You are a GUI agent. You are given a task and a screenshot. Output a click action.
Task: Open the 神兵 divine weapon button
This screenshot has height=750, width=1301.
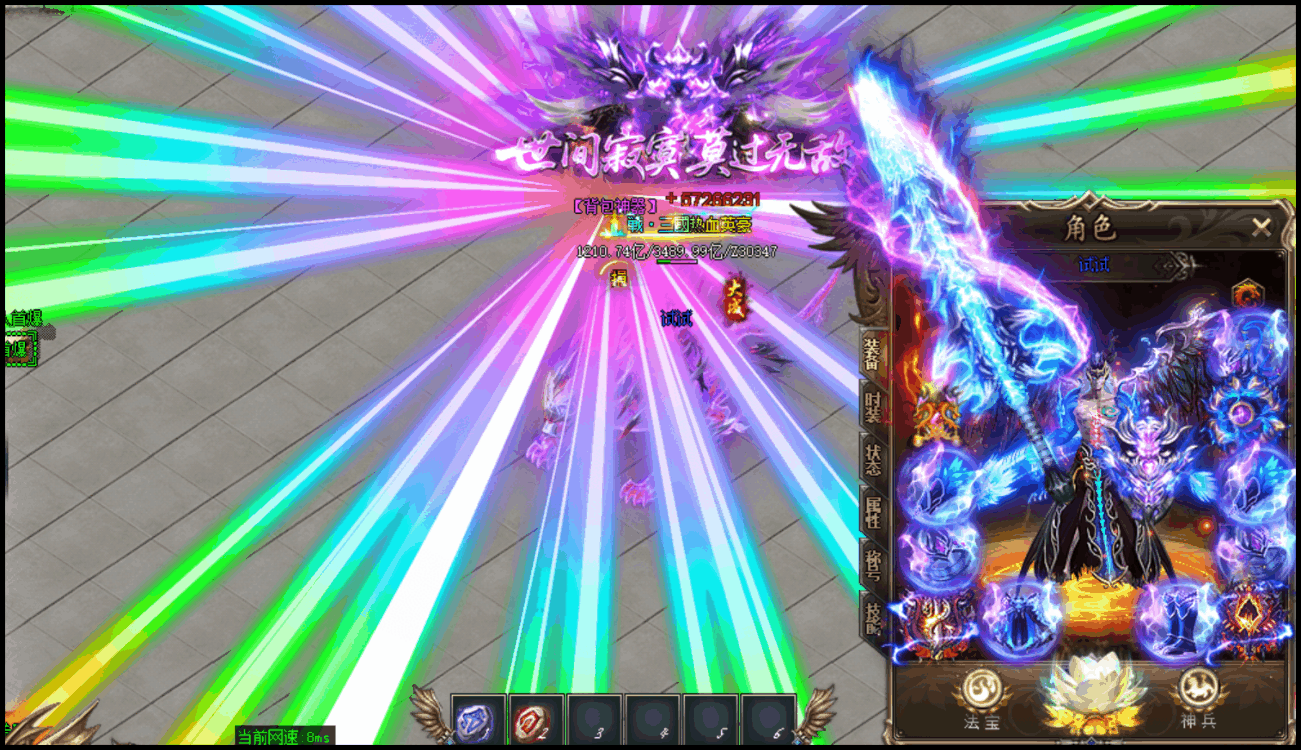click(1197, 696)
